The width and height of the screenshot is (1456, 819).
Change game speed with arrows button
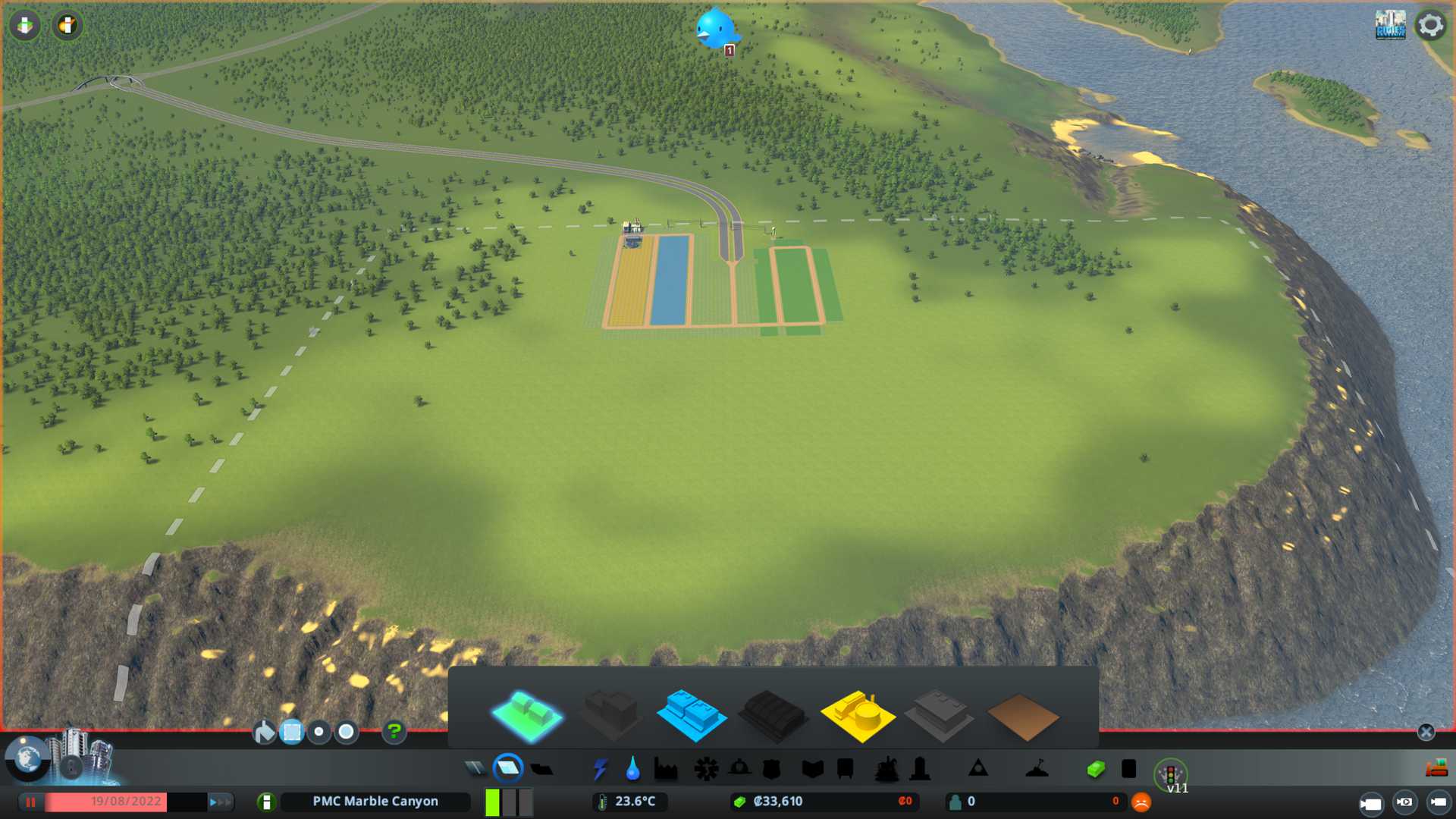[x=219, y=802]
